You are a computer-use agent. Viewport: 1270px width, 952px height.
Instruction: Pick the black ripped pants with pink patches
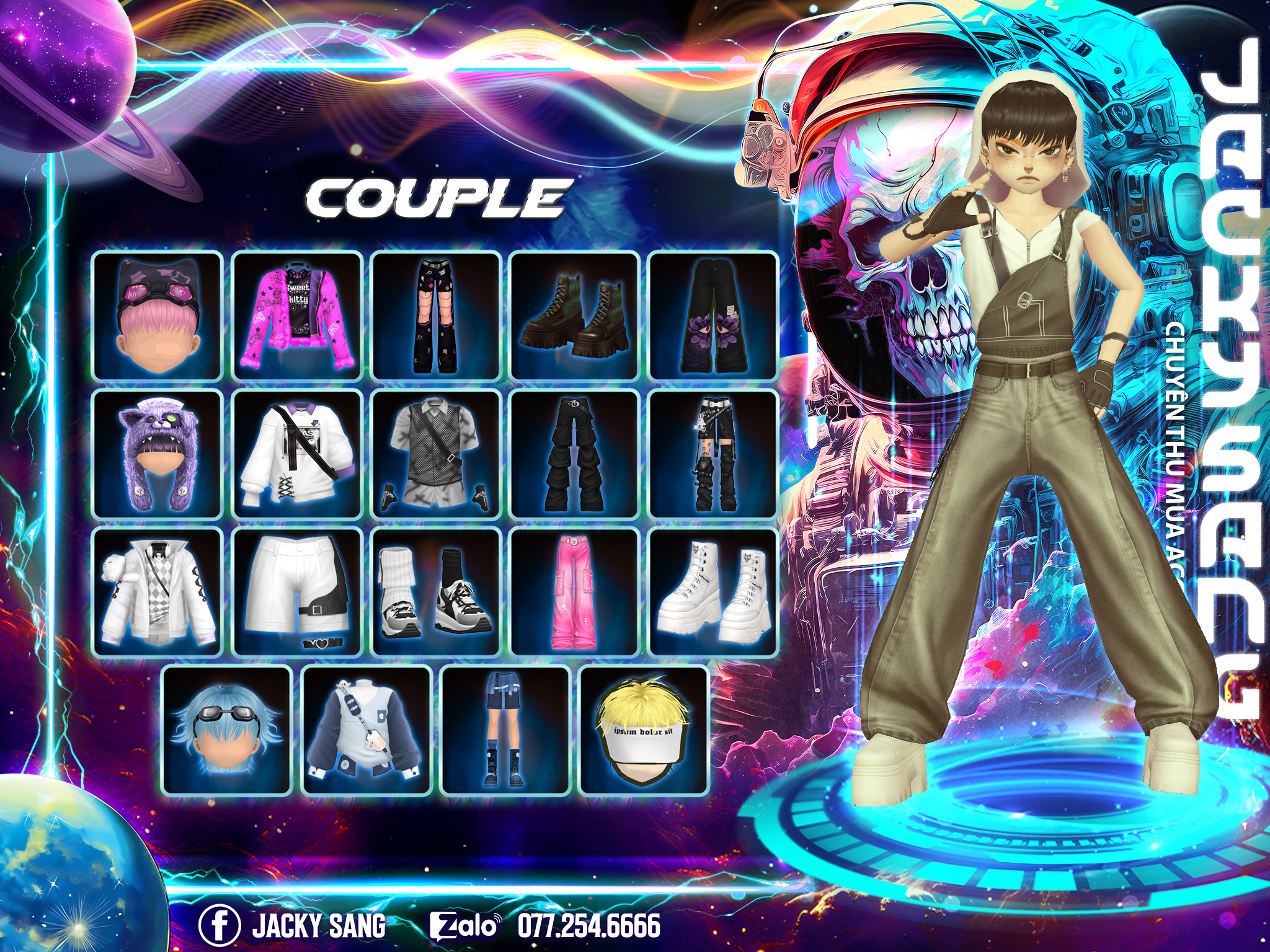tap(436, 316)
